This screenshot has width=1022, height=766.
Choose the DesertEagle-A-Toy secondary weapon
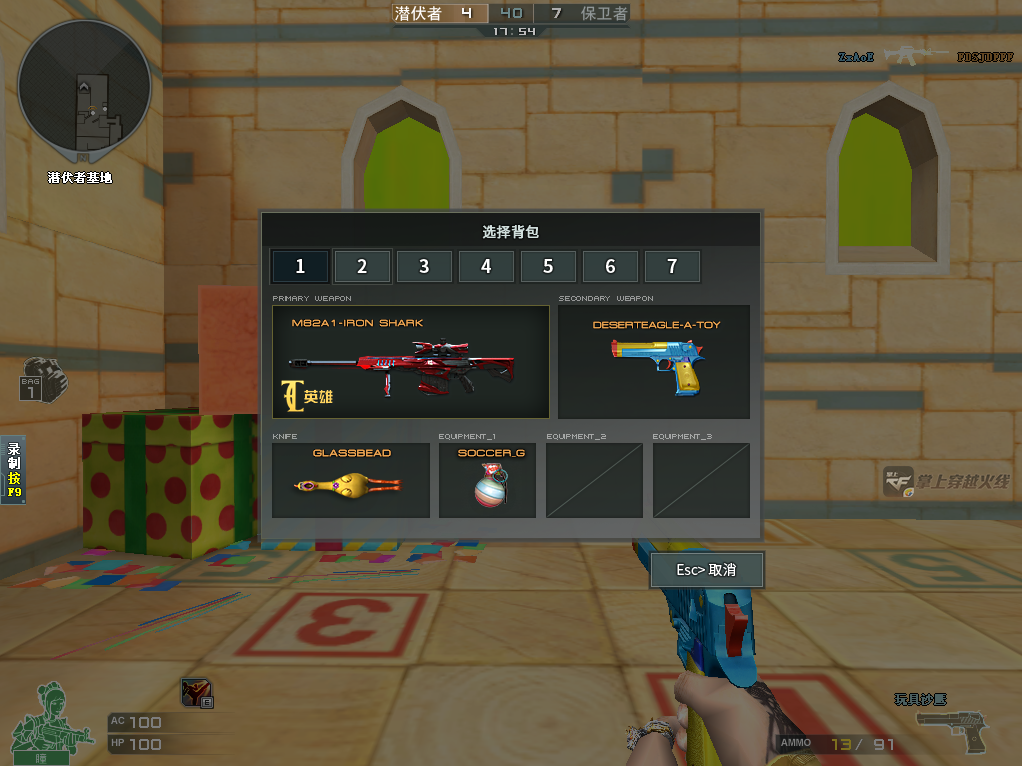click(x=654, y=362)
